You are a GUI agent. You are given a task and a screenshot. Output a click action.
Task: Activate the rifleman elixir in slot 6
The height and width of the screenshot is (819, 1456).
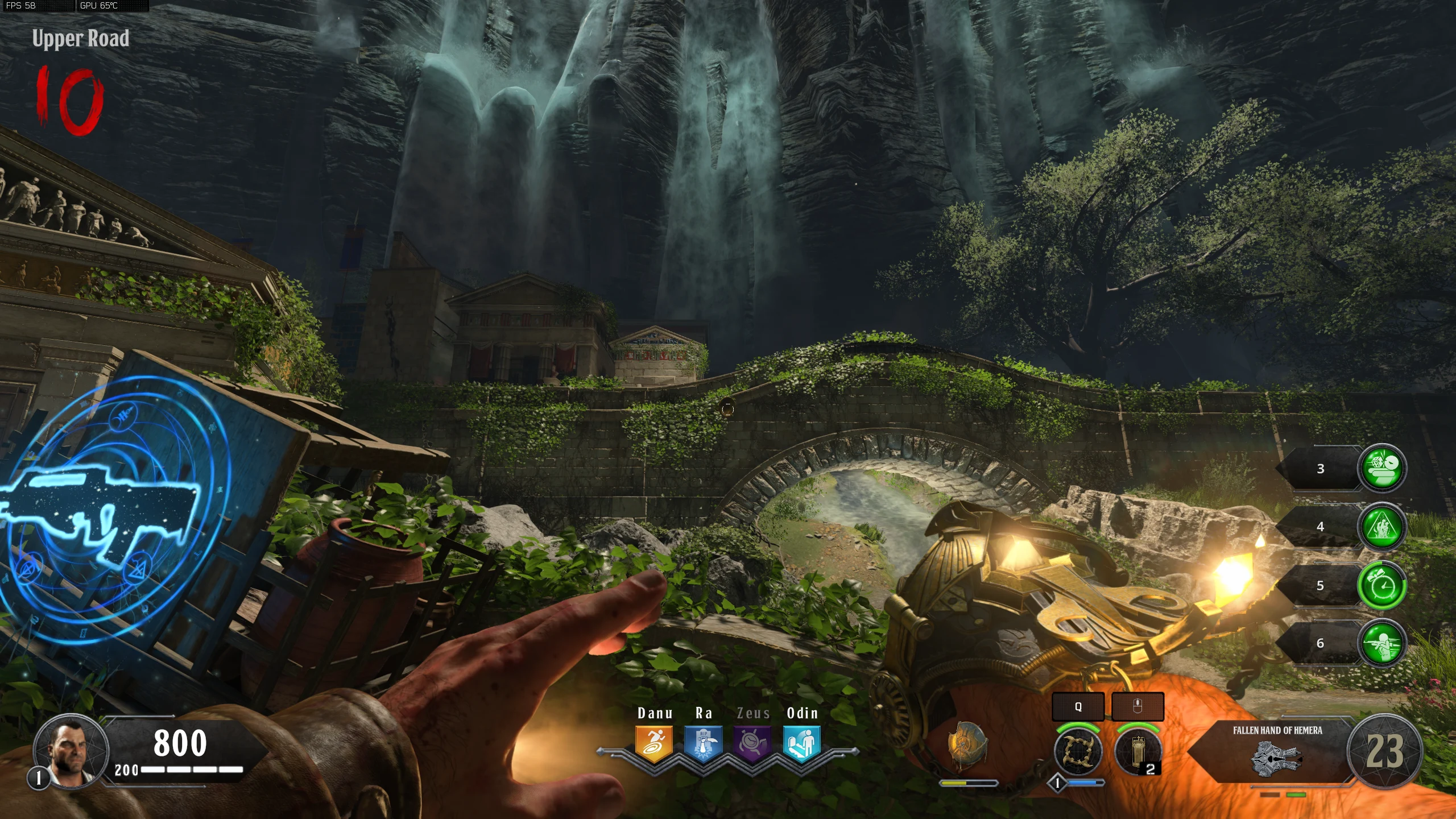coord(1382,643)
